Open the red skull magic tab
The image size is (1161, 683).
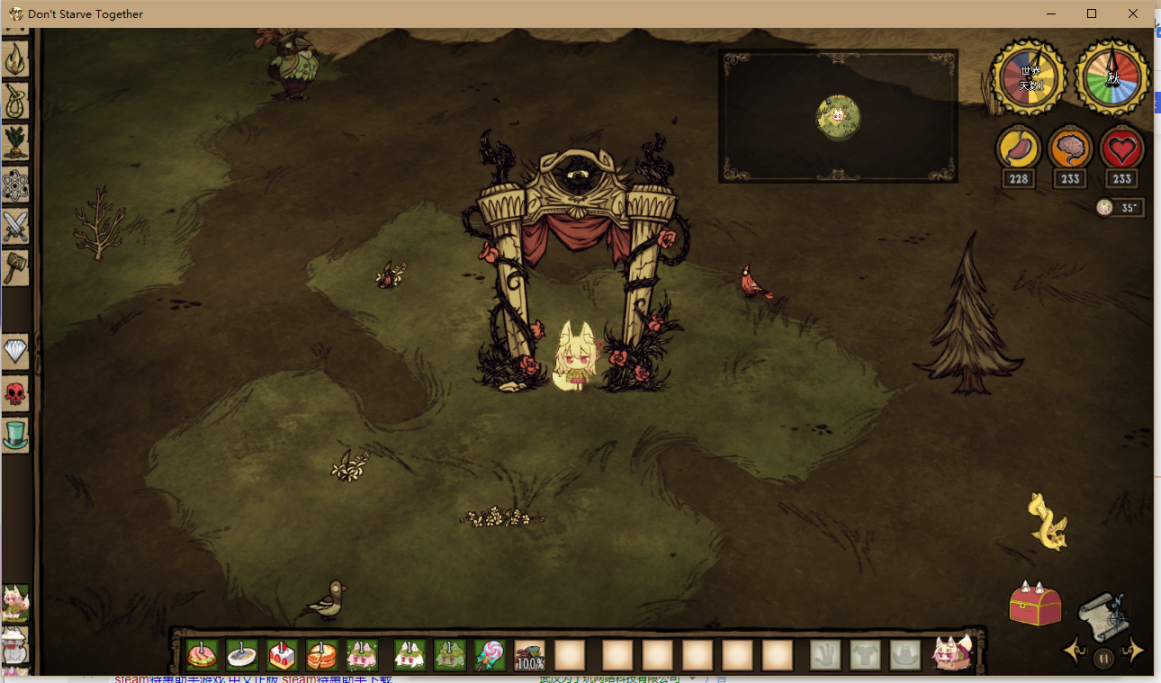coord(15,393)
